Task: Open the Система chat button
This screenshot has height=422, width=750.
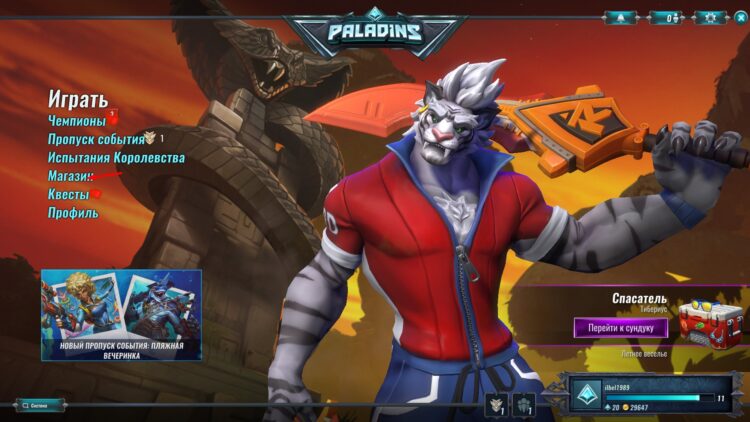Action: (40, 405)
